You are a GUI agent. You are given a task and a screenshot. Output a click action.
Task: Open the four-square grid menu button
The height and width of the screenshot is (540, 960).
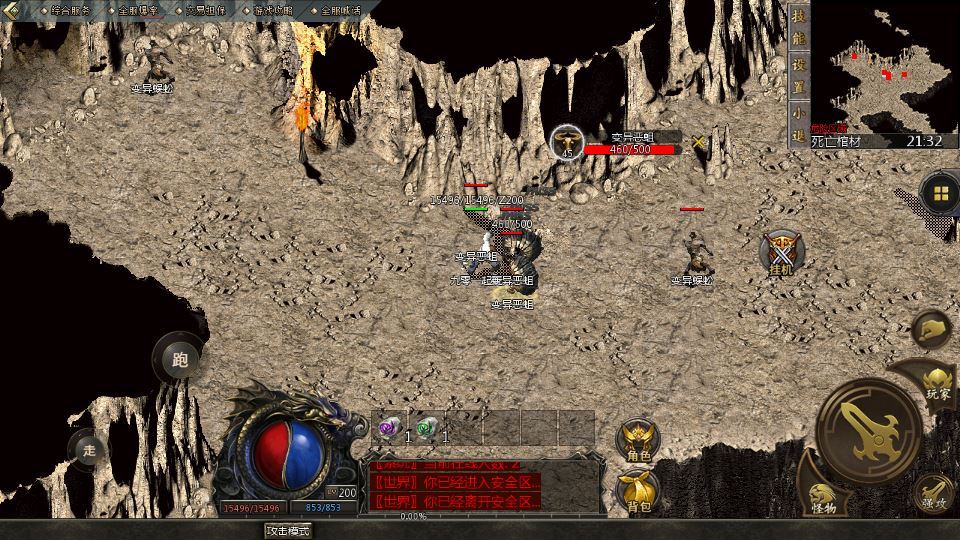coord(939,192)
